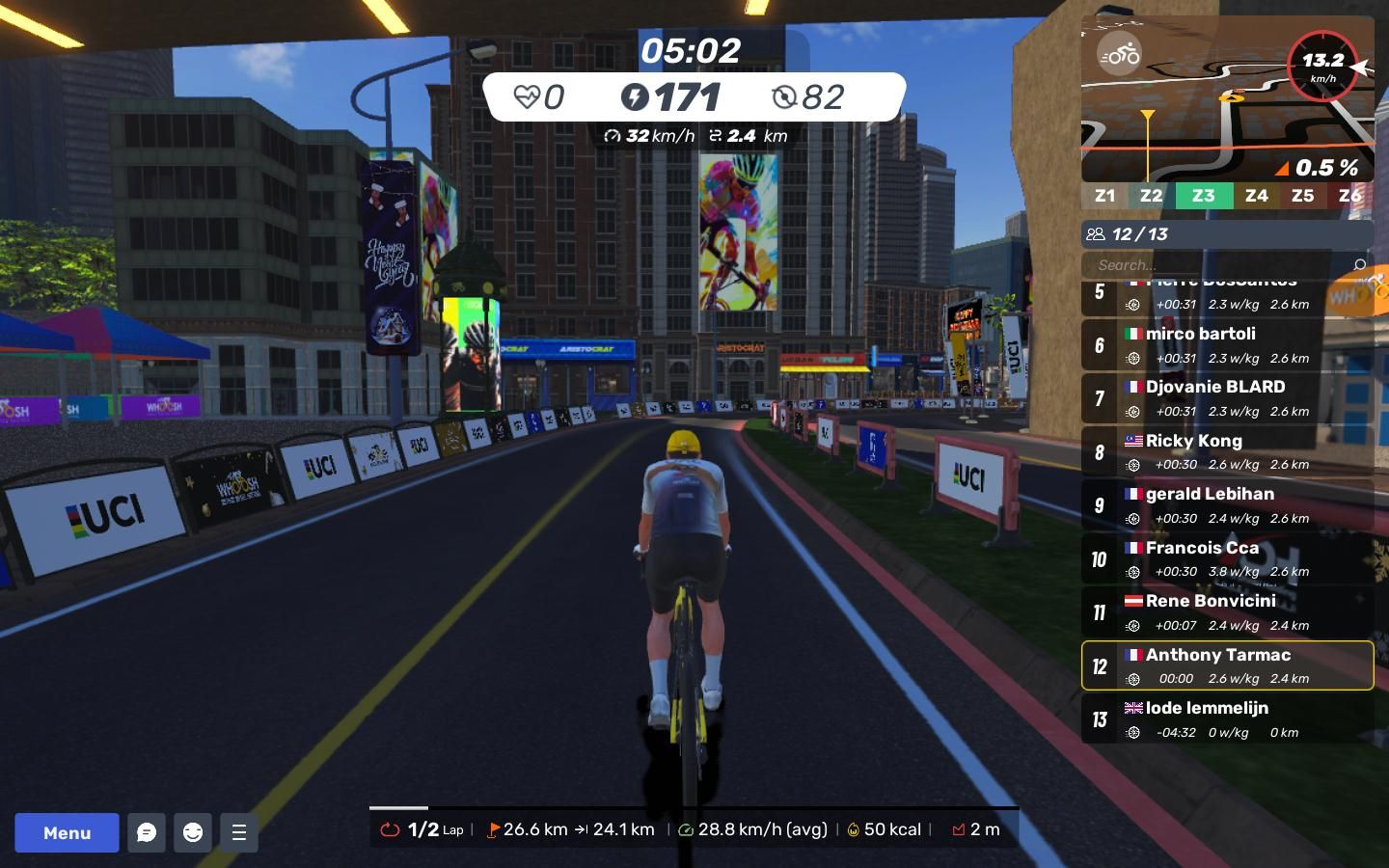Open the chat bubble icon

click(x=147, y=832)
